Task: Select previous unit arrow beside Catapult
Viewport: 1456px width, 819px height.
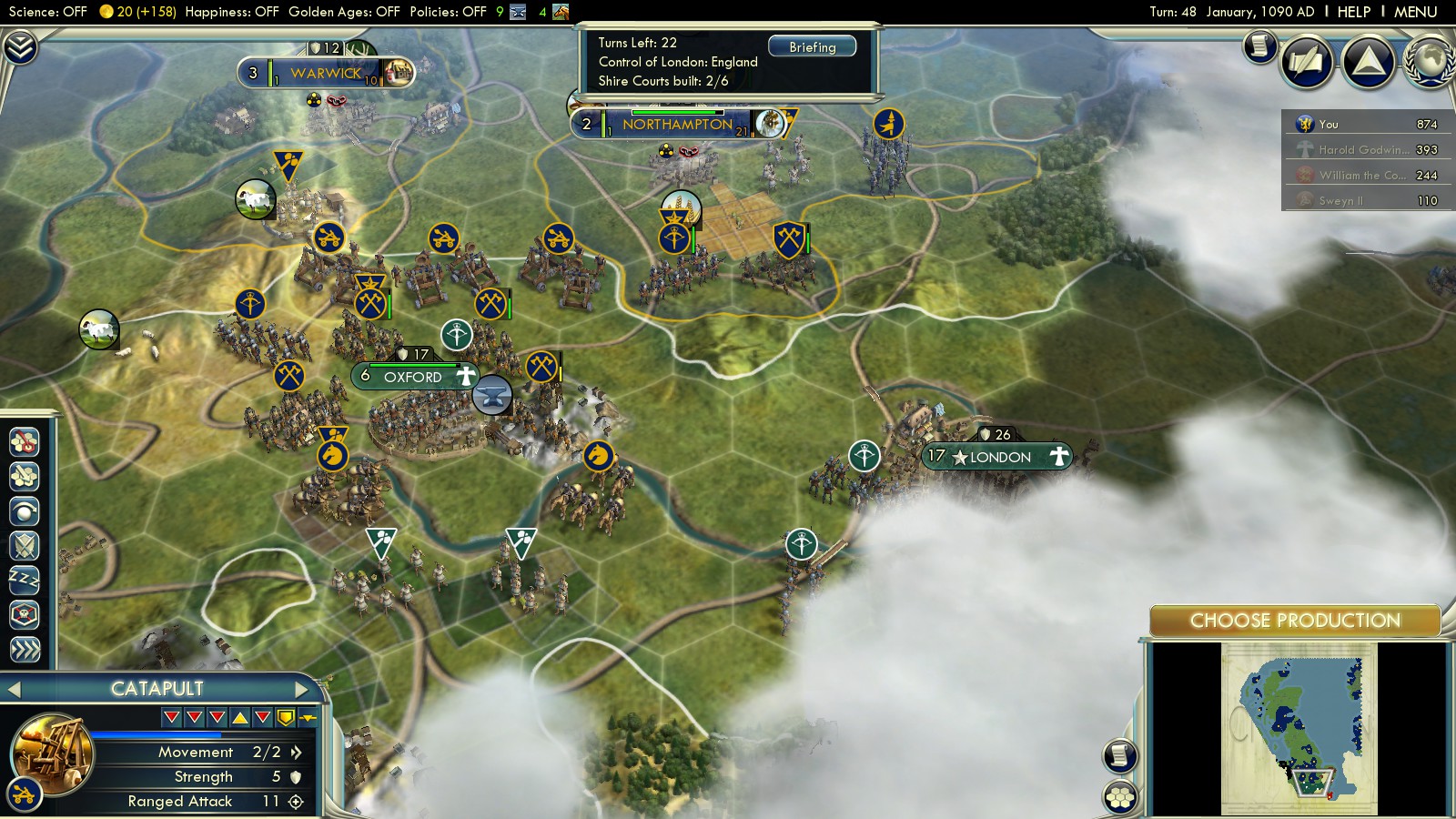Action: coord(14,689)
